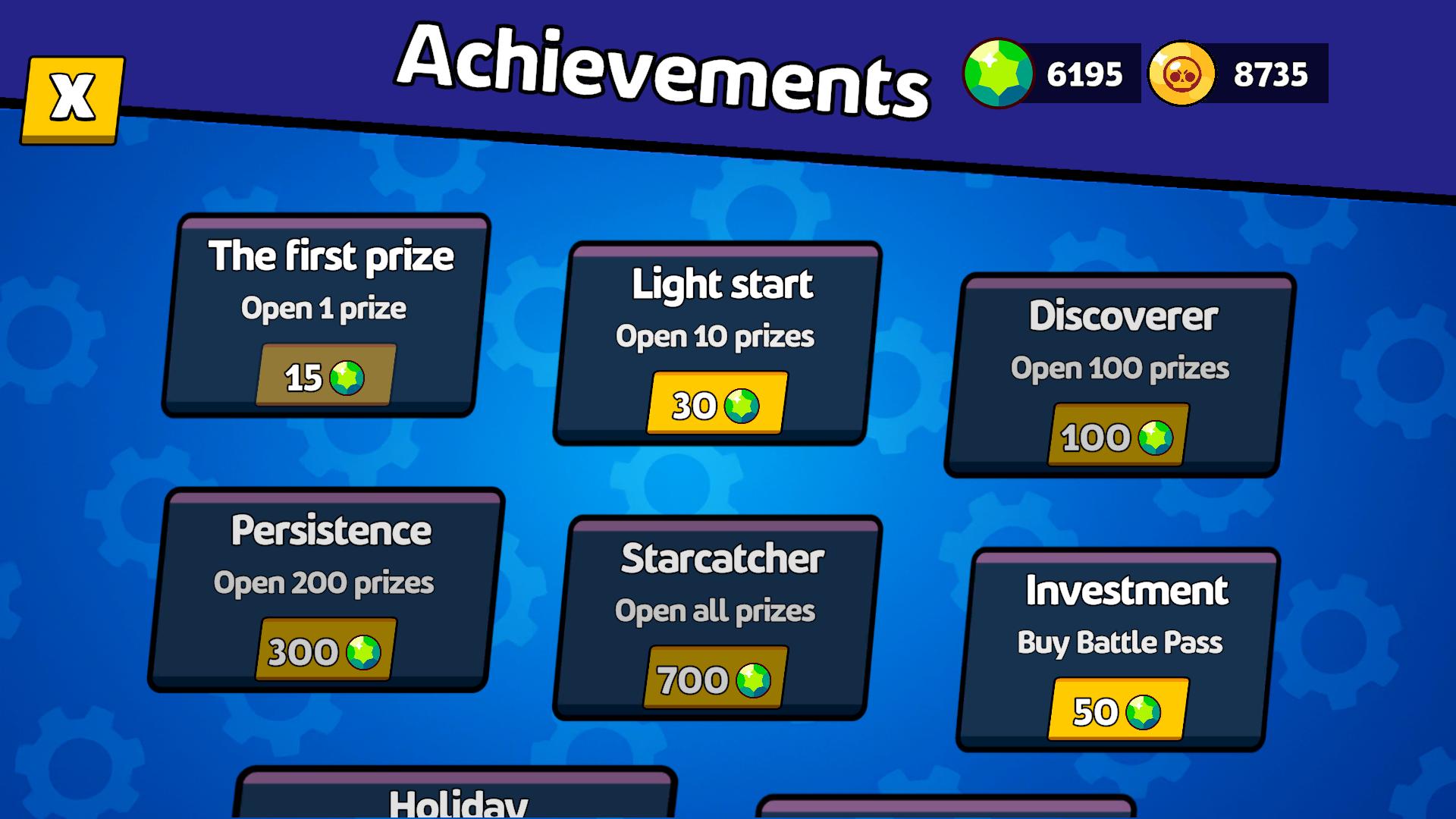
Task: Open The first prize achievement card
Action: (x=330, y=315)
